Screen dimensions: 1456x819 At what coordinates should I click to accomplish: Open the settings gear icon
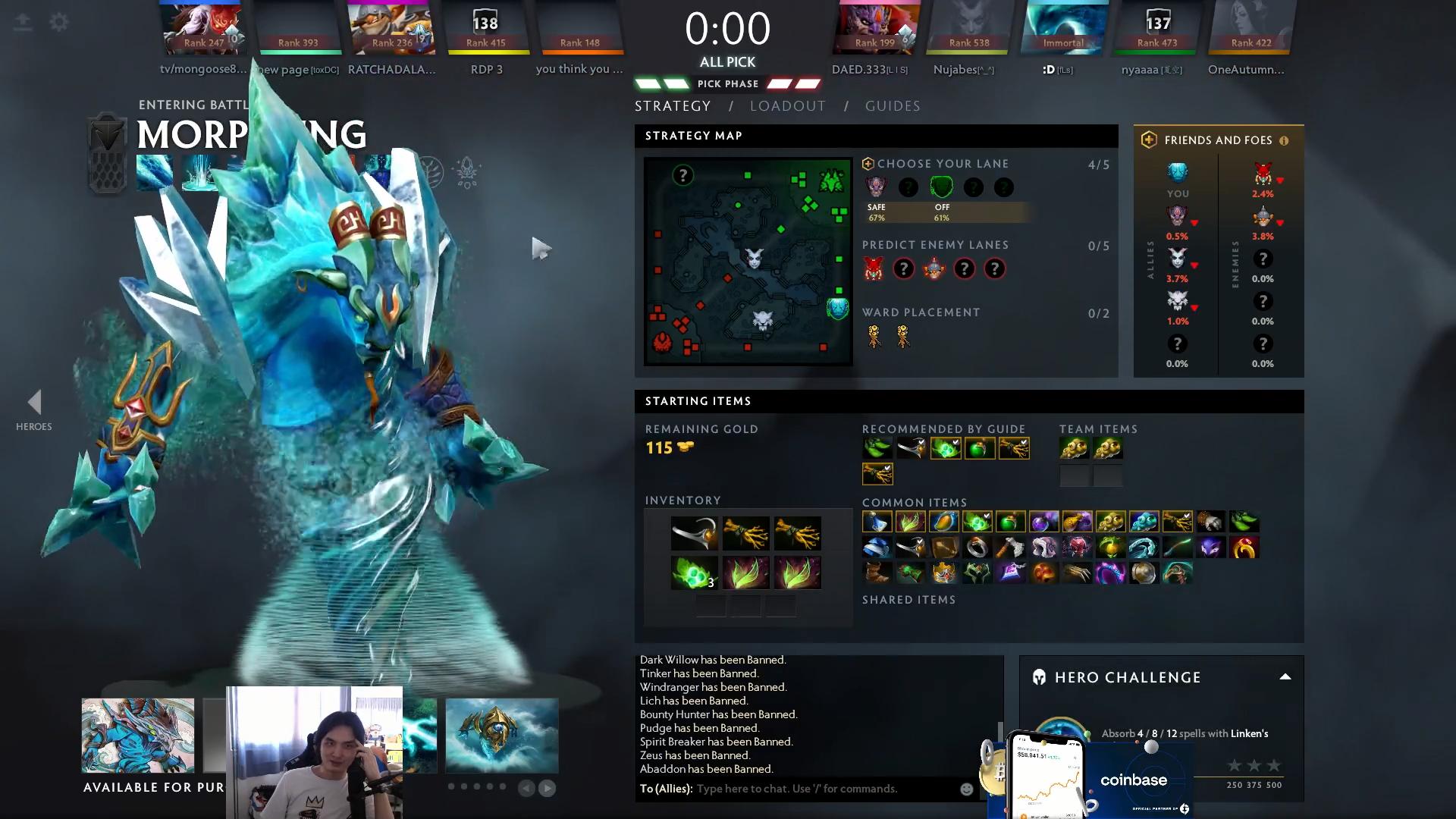tap(58, 22)
